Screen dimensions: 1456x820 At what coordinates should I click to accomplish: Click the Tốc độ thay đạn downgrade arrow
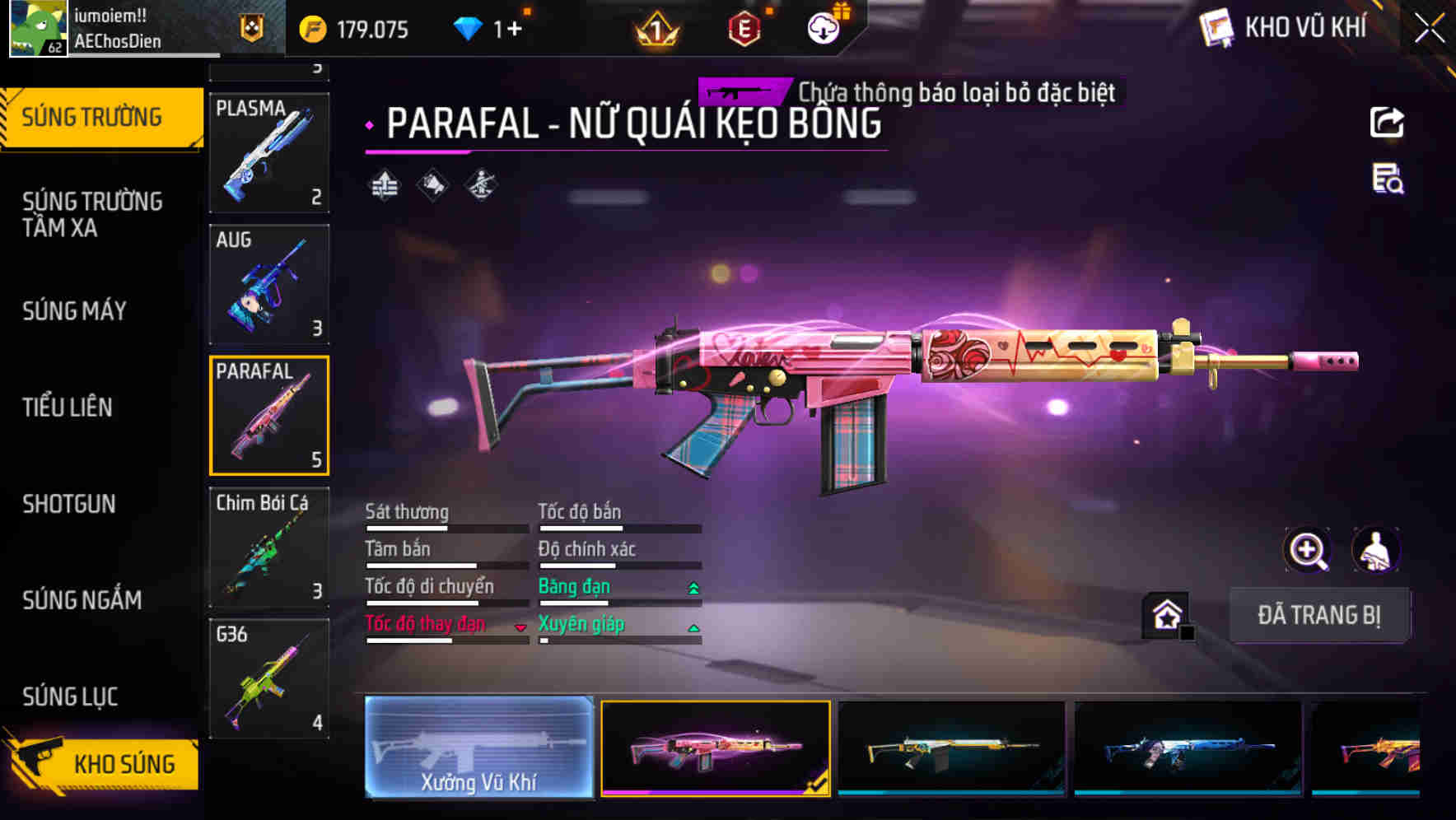click(520, 627)
